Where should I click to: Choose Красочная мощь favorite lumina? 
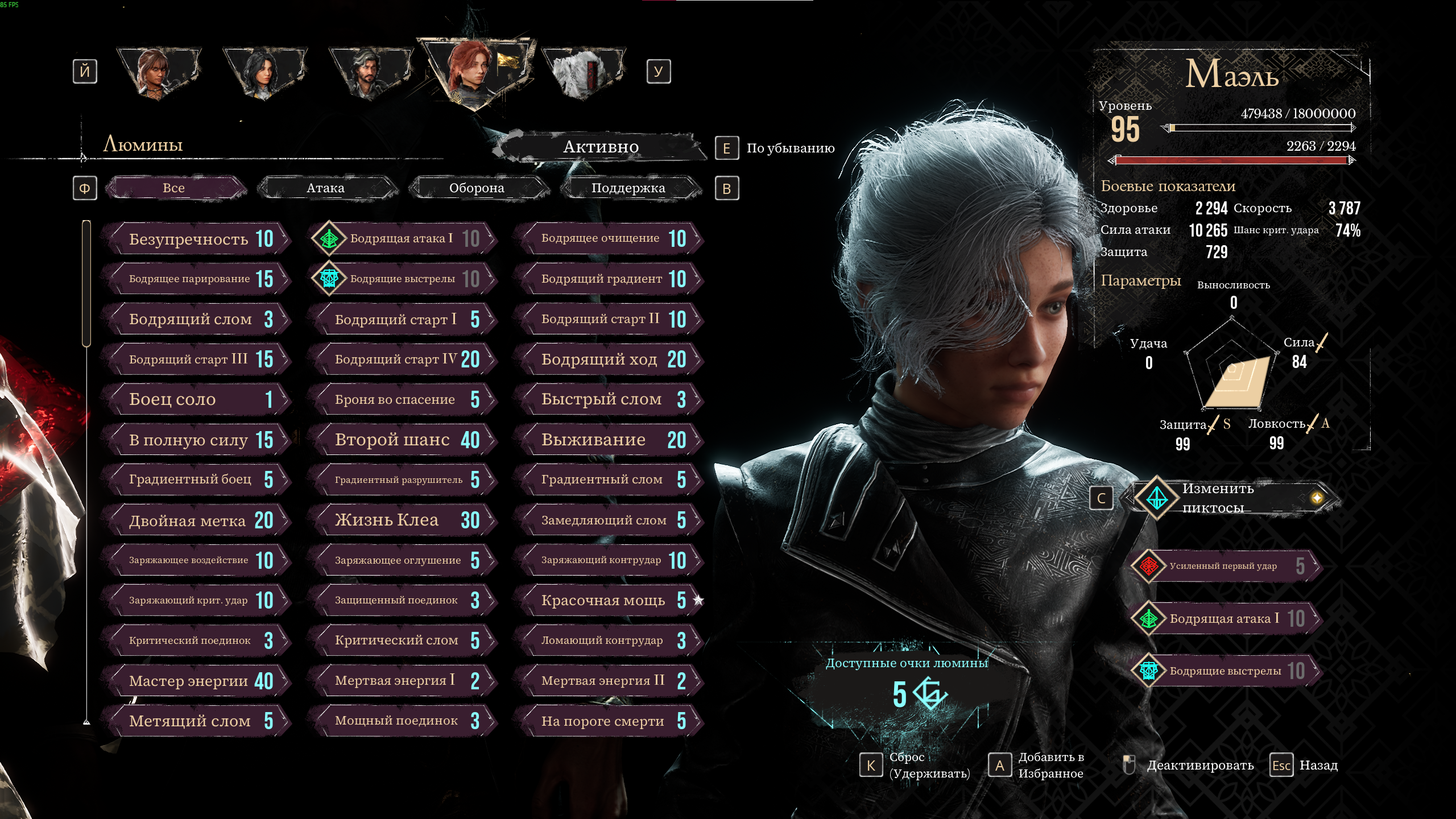[609, 601]
